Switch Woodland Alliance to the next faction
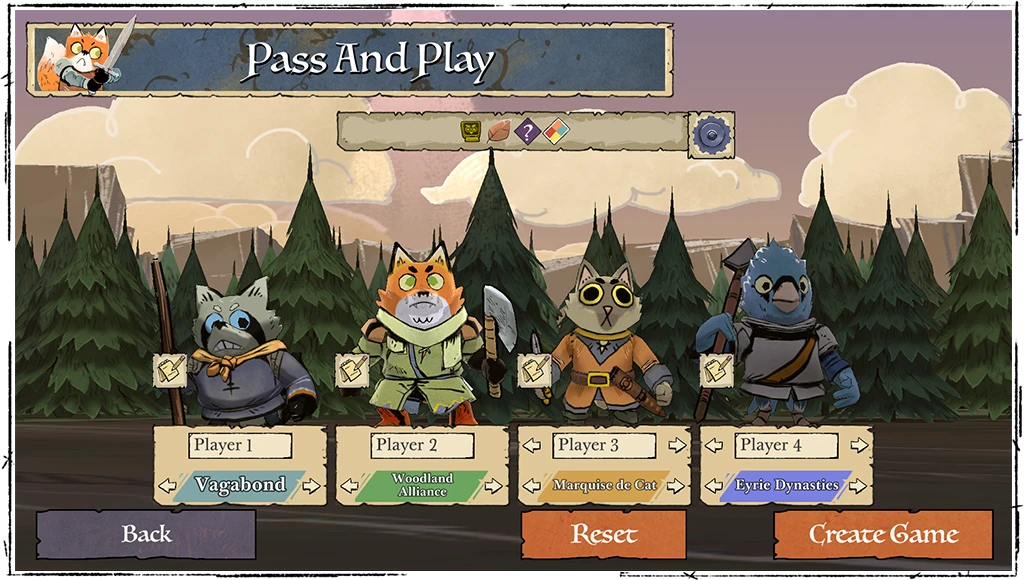 (493, 486)
